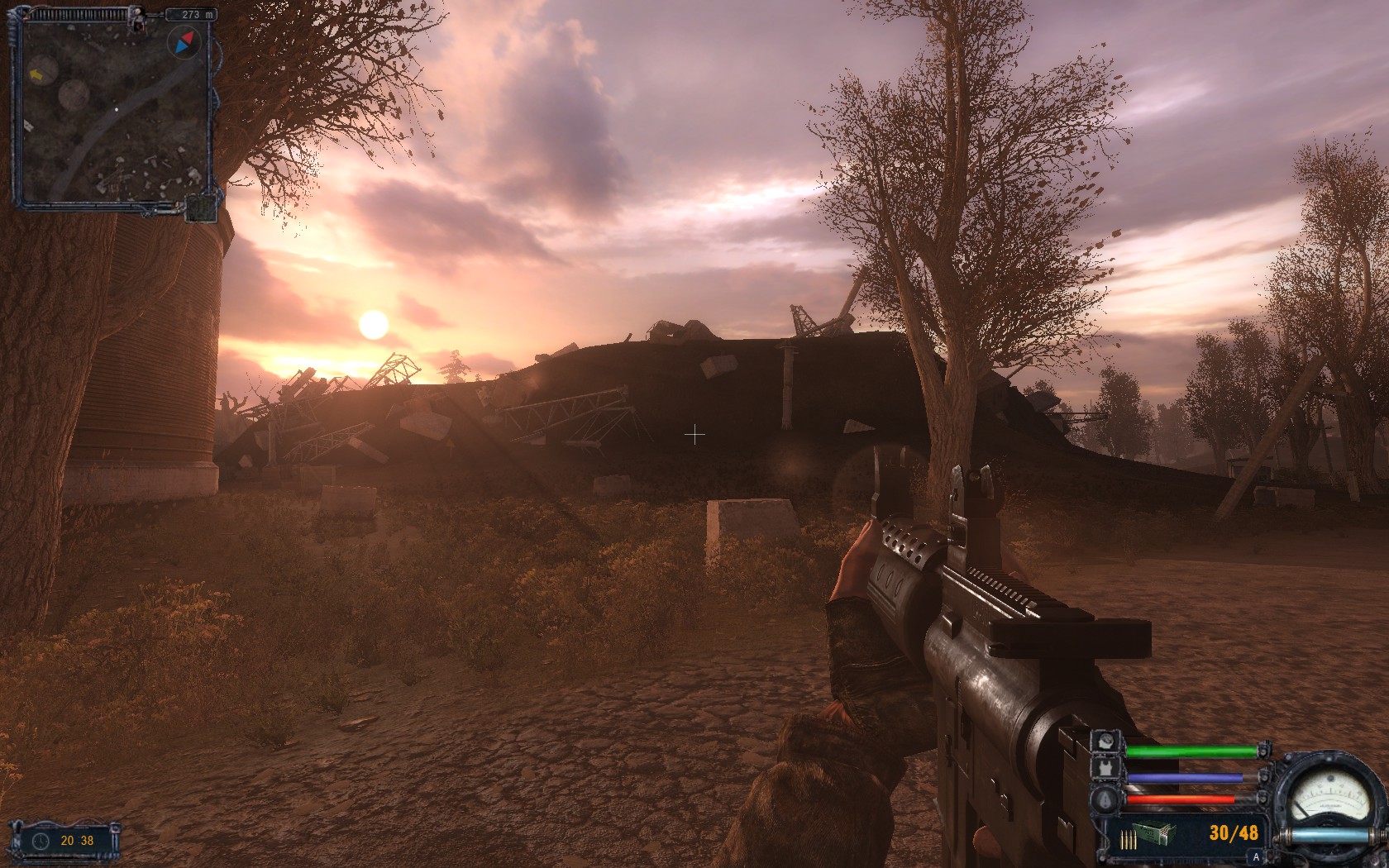Click the yellow arrow marker on the minimap

(x=36, y=75)
